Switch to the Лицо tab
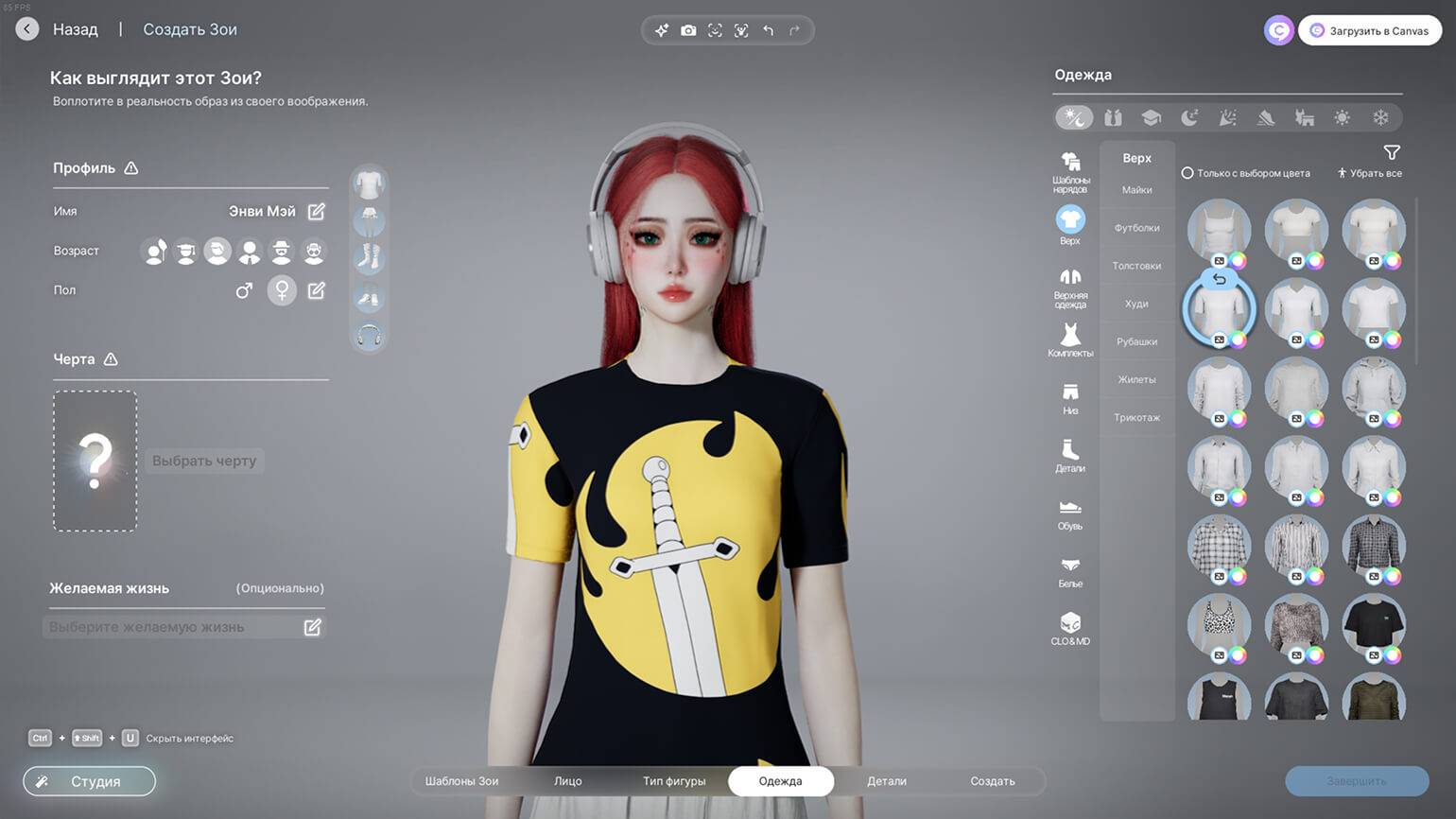This screenshot has height=819, width=1456. [567, 781]
